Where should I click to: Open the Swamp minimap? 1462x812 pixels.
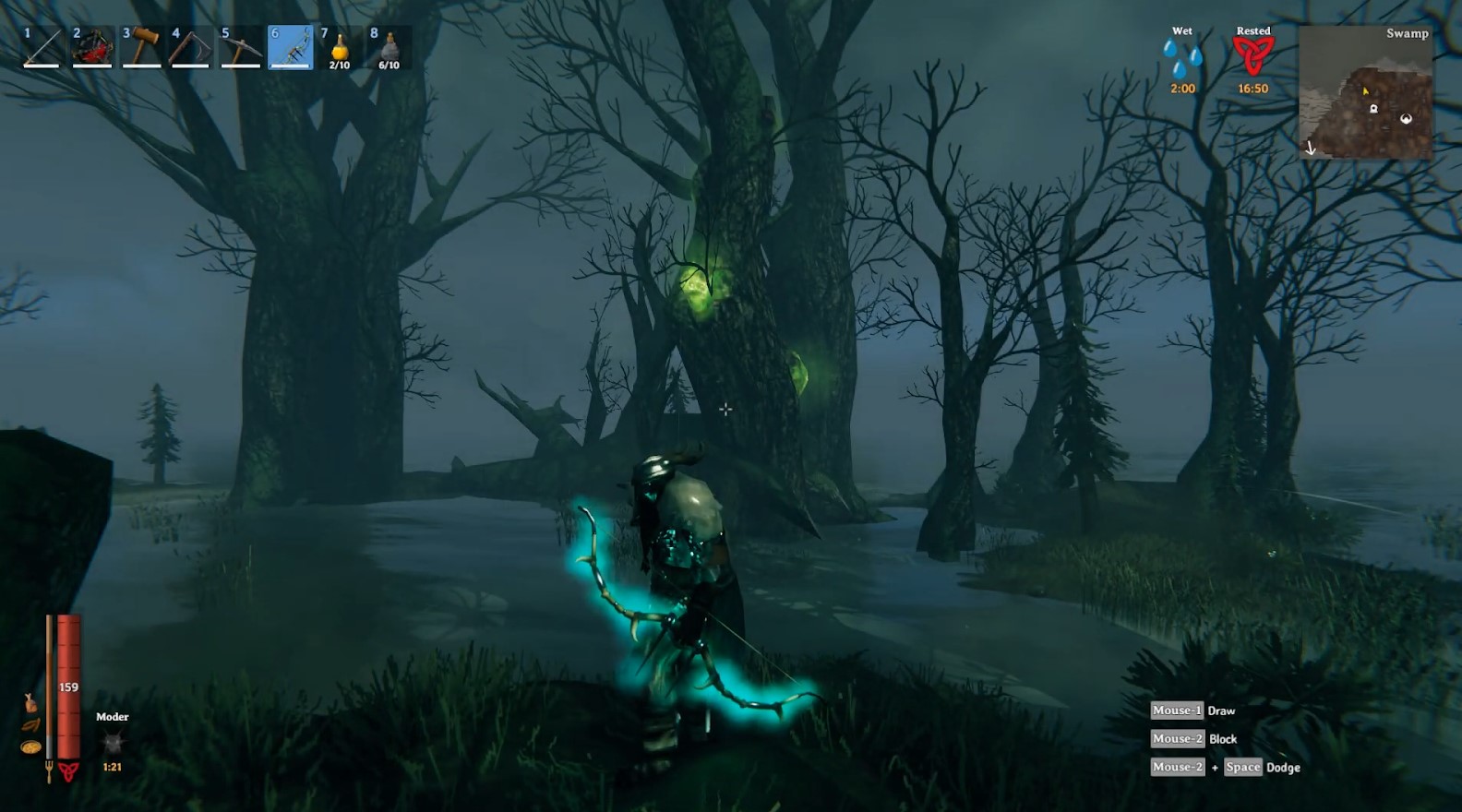1365,92
